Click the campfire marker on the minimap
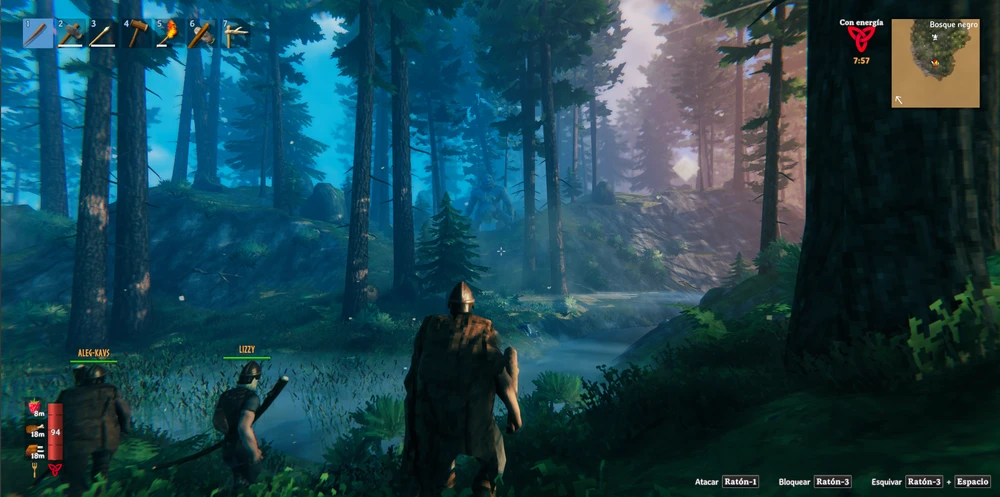1000x497 pixels. [x=935, y=62]
